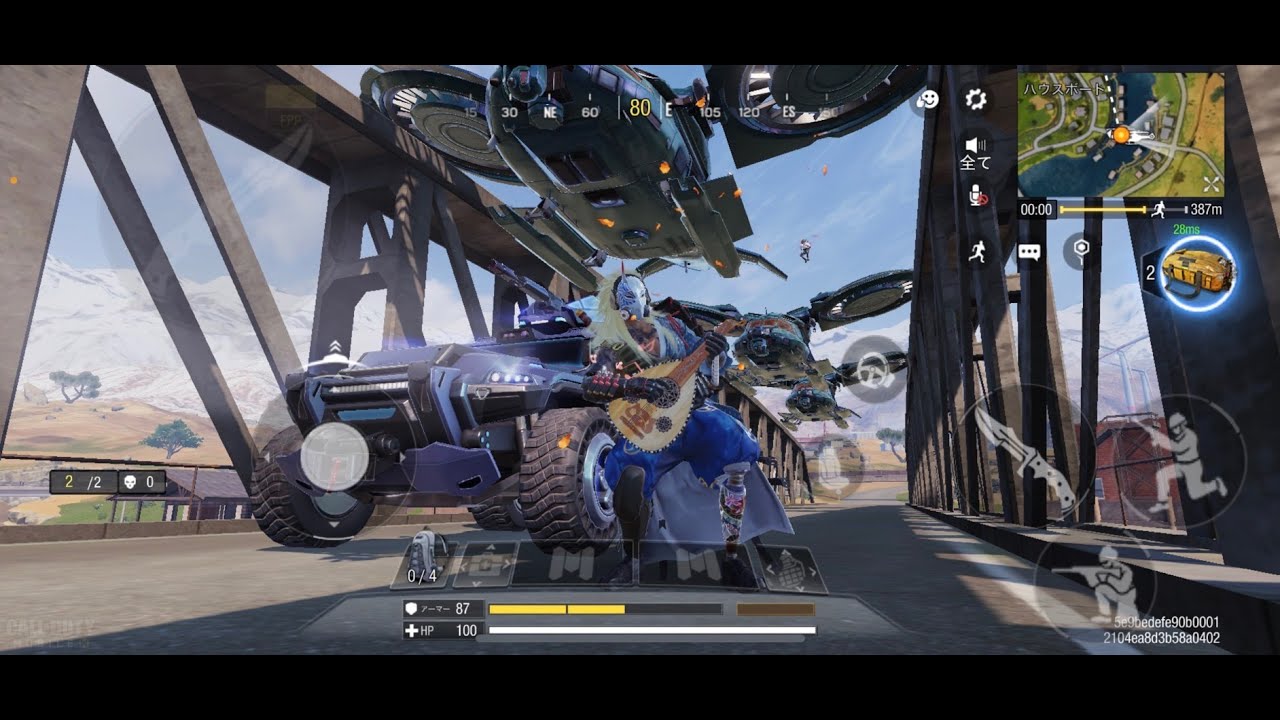Screen dimensions: 1280x720
Task: Tap the steering wheel drive button
Action: 874,370
